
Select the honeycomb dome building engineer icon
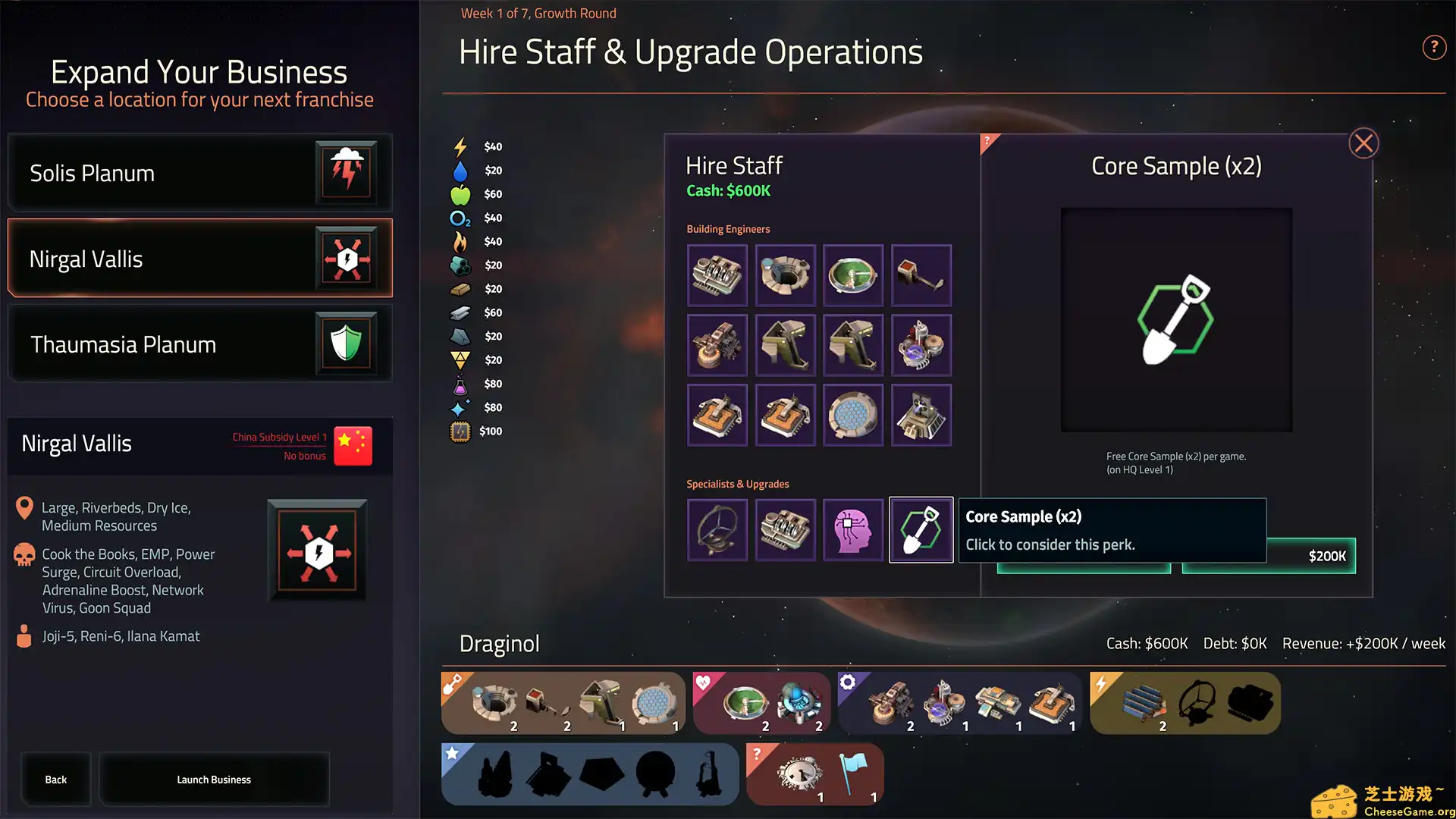coord(853,415)
